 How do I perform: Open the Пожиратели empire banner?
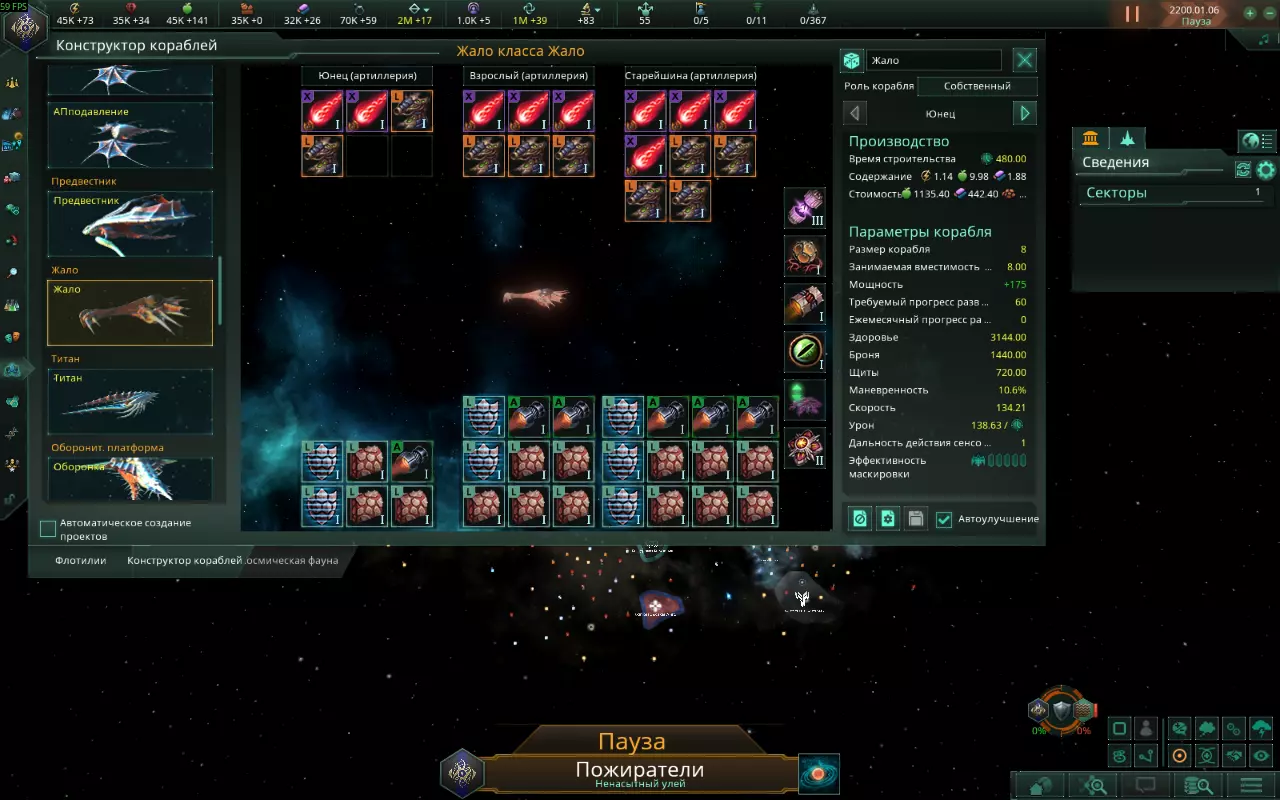(639, 772)
